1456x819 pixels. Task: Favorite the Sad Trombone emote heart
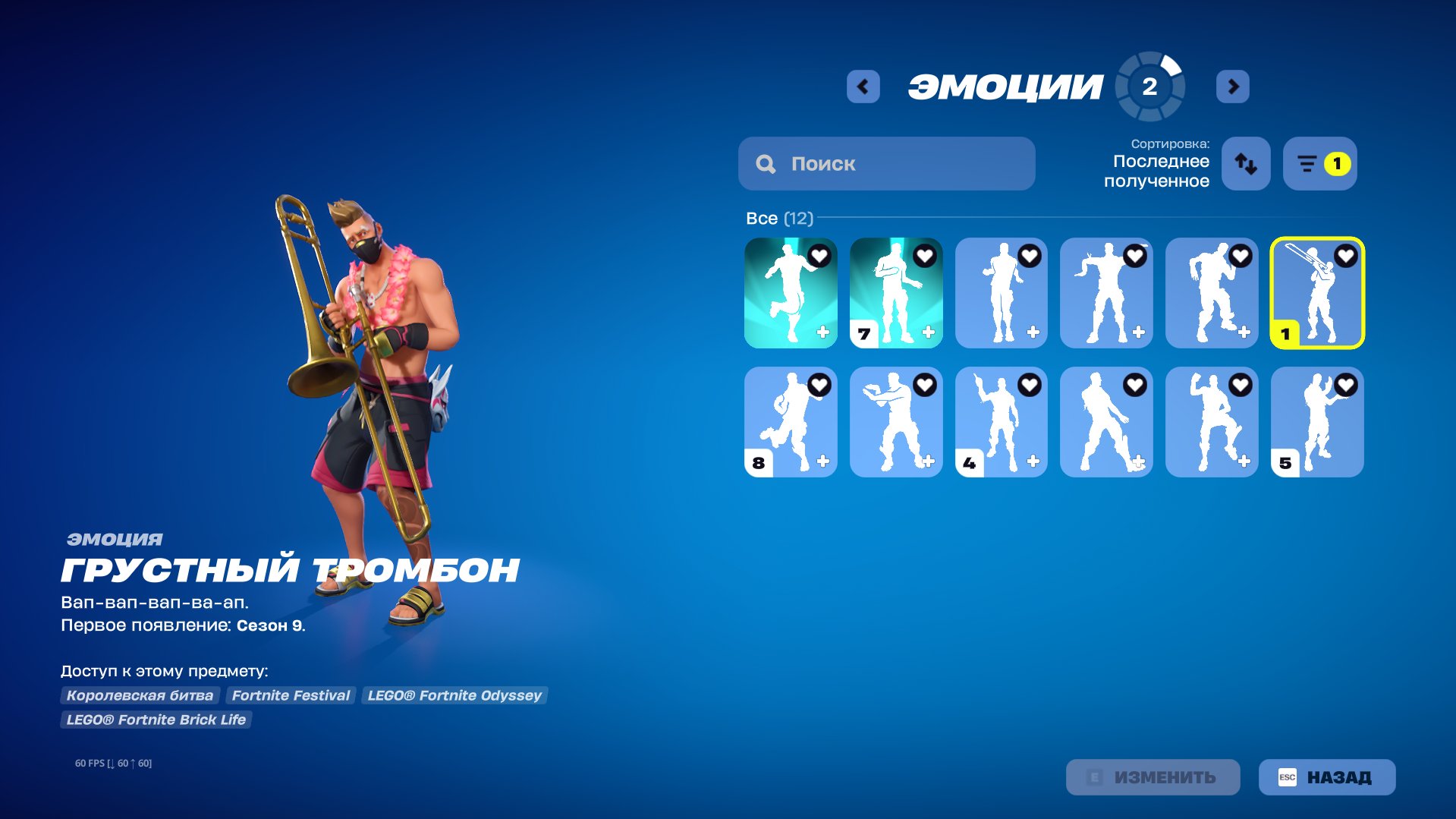pos(1344,256)
